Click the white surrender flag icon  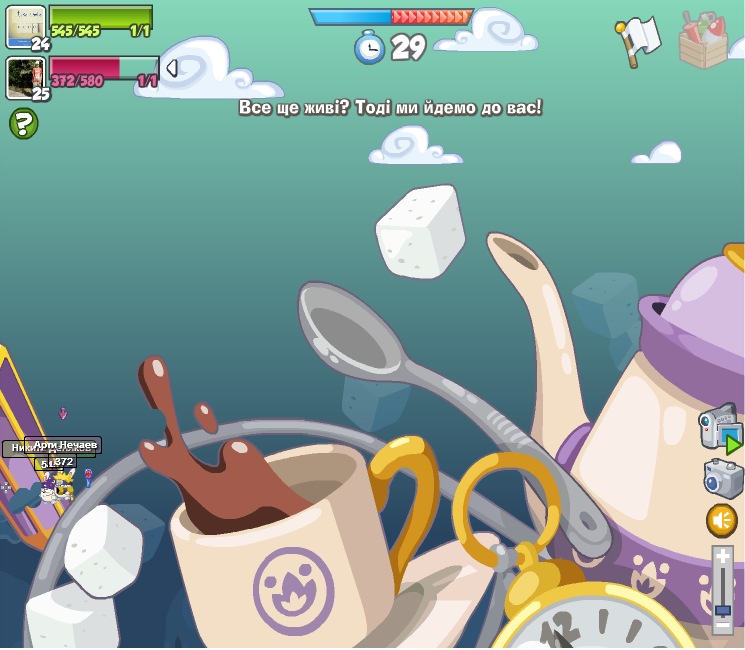pos(638,41)
